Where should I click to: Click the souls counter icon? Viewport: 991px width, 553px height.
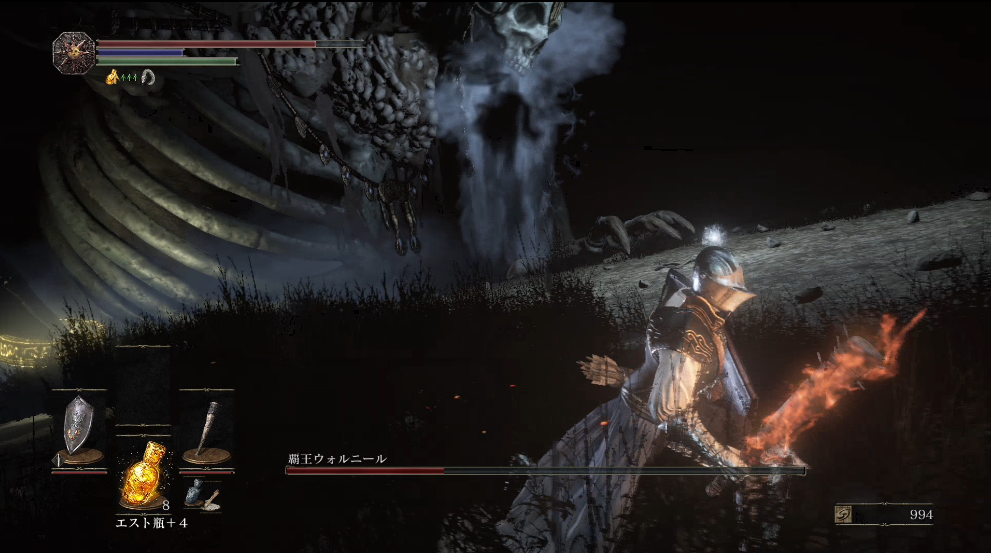pyautogui.click(x=845, y=514)
